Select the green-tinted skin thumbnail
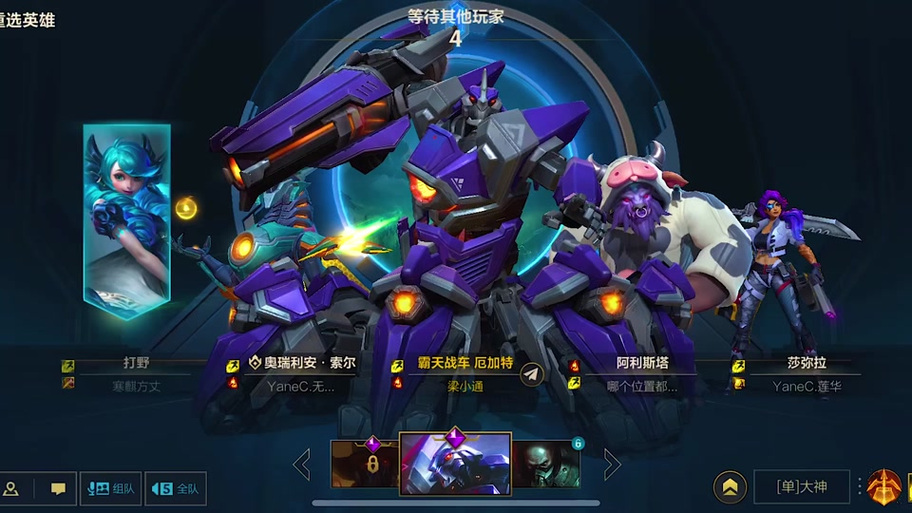Image resolution: width=912 pixels, height=513 pixels. [546, 464]
